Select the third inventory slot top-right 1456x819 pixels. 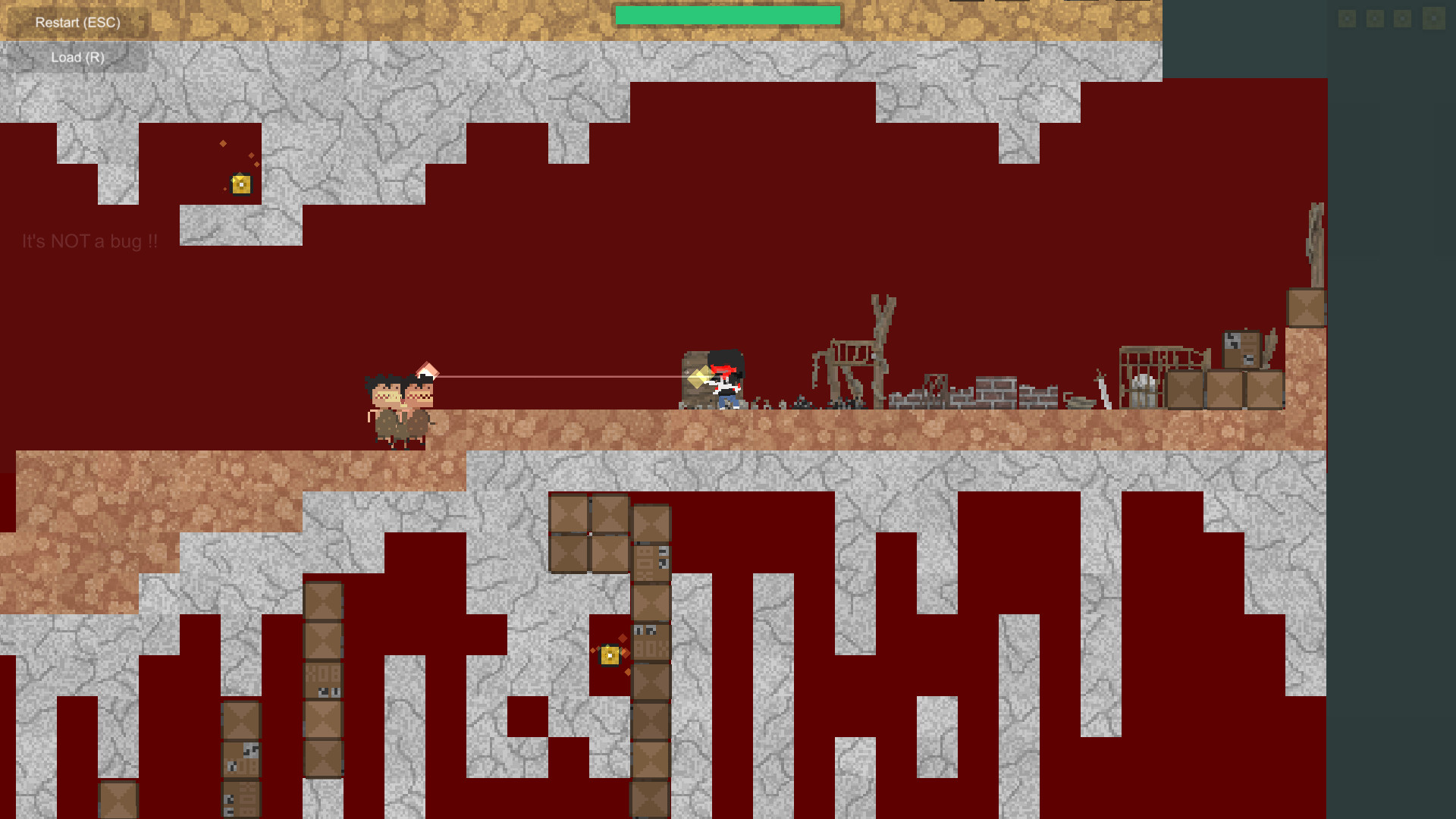(x=1403, y=19)
